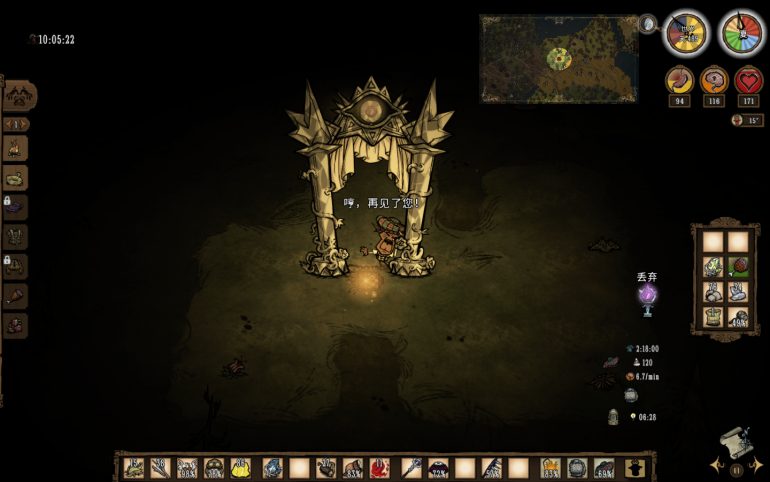770x482 pixels.
Task: Click the magnifier button beside the minimap
Action: [647, 24]
